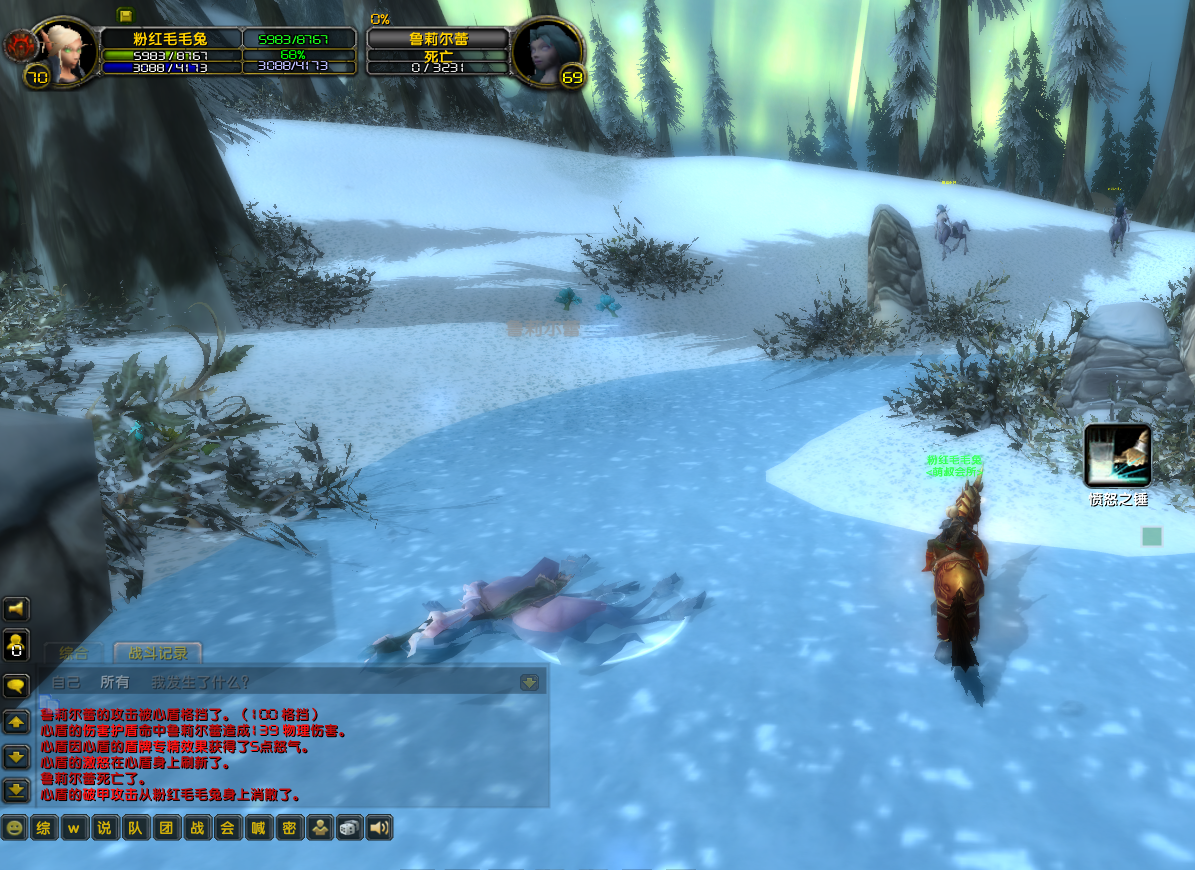The width and height of the screenshot is (1195, 870).
Task: Open the combat log dropdown arrow
Action: coord(529,682)
